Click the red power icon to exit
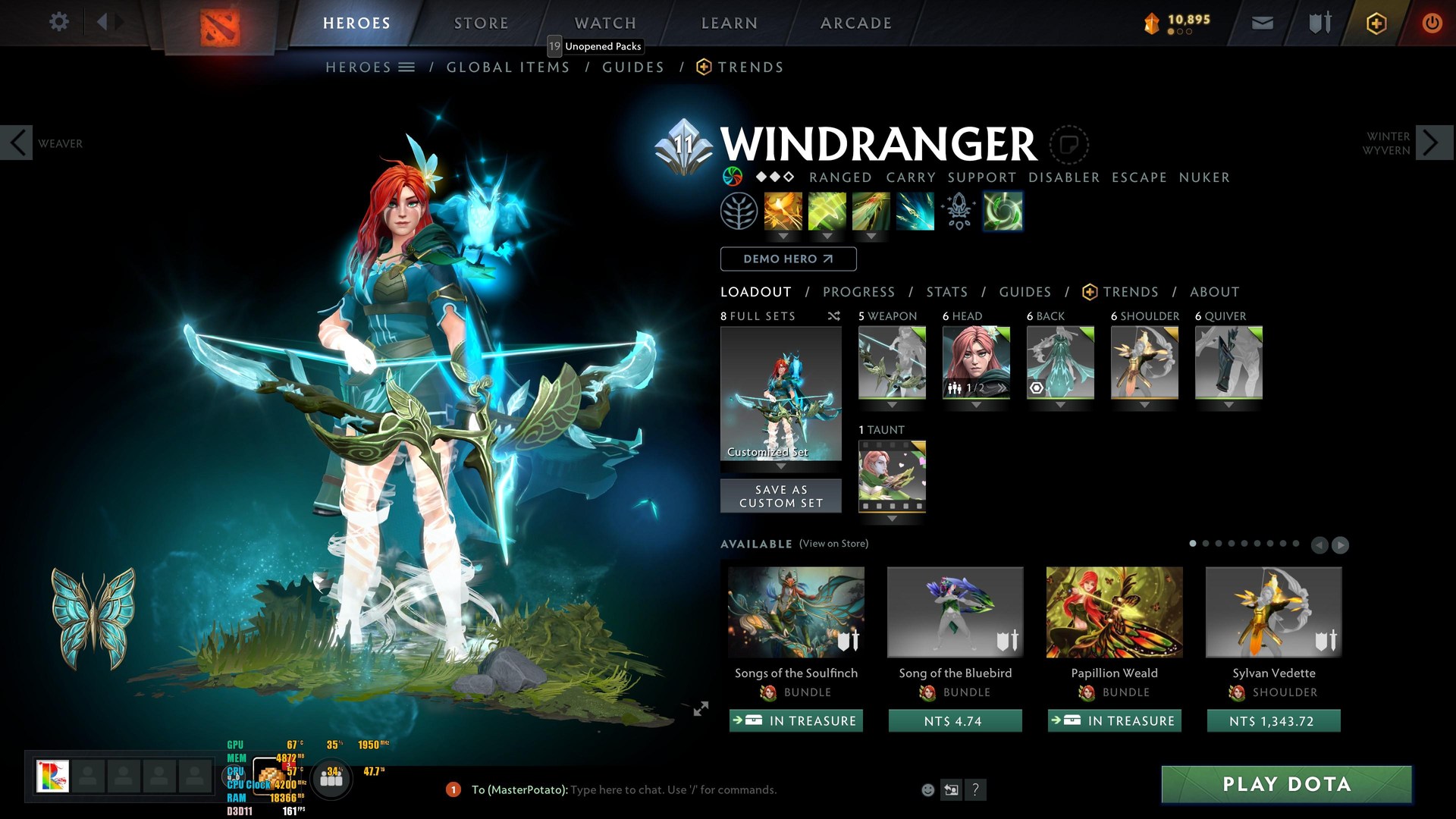Screen dimensions: 1456x819 click(1432, 23)
